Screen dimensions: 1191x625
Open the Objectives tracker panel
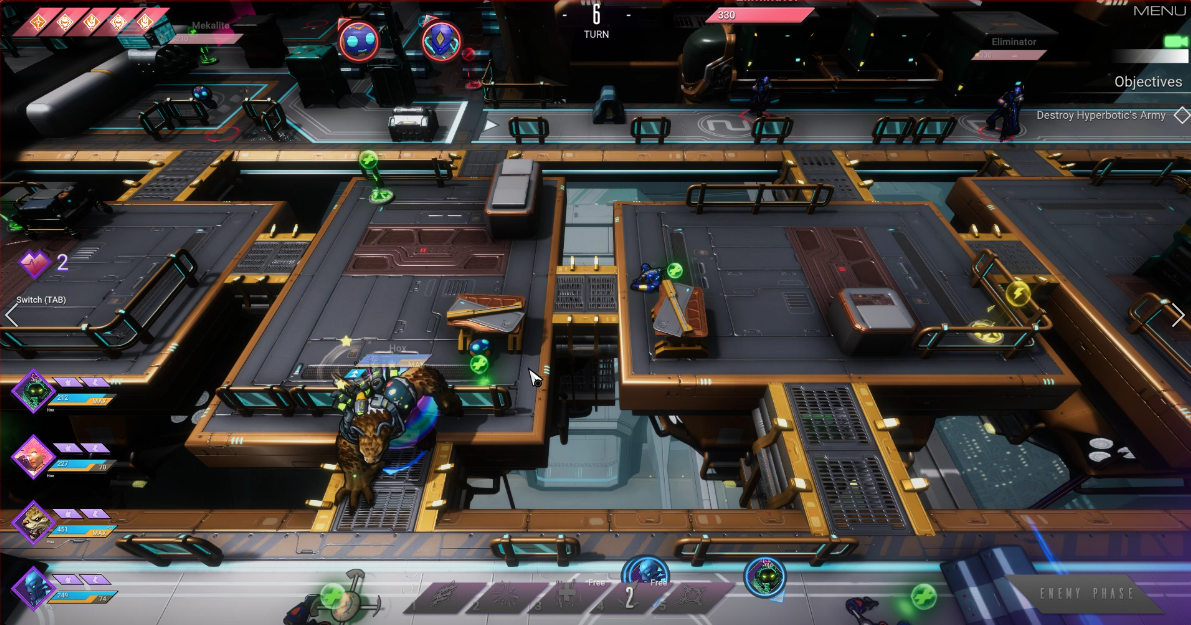coord(1148,82)
